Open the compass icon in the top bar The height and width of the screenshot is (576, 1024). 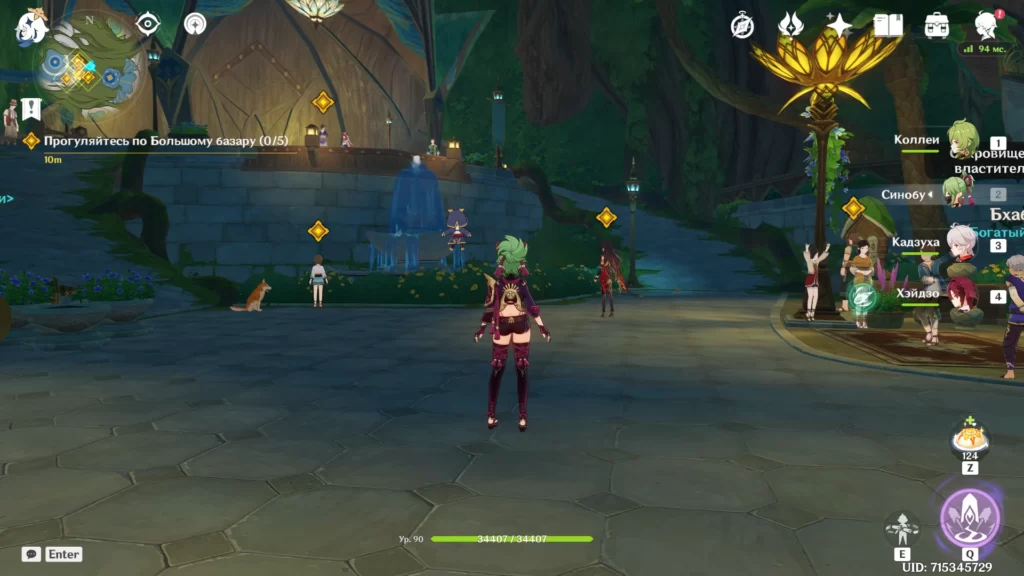pyautogui.click(x=742, y=25)
